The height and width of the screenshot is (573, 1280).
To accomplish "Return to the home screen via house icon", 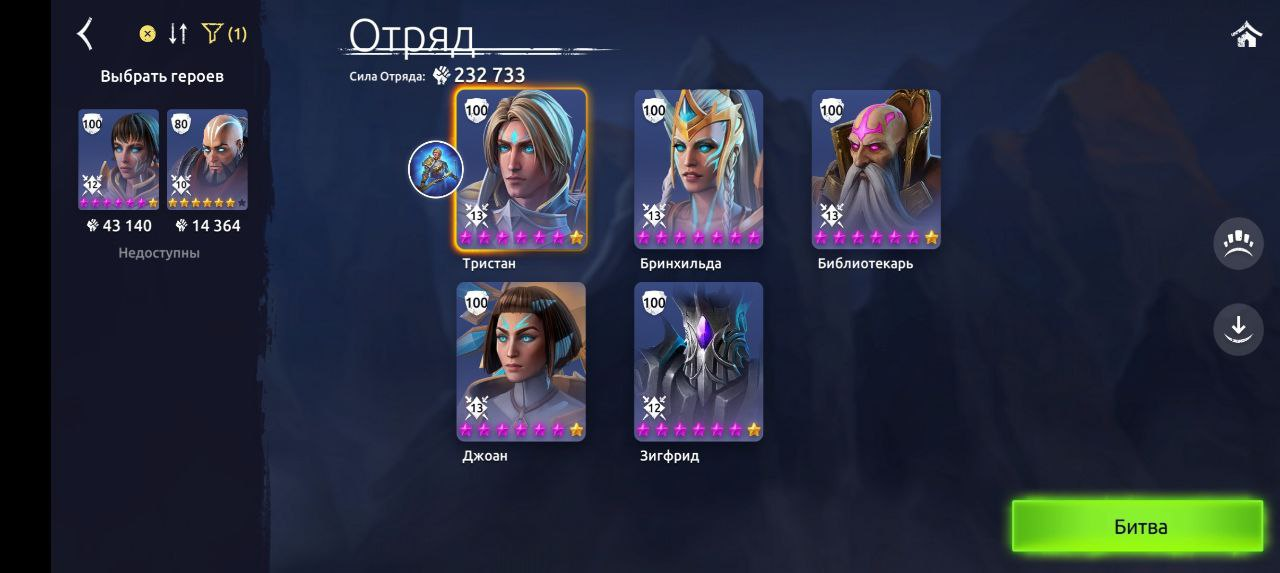I will tap(1246, 35).
